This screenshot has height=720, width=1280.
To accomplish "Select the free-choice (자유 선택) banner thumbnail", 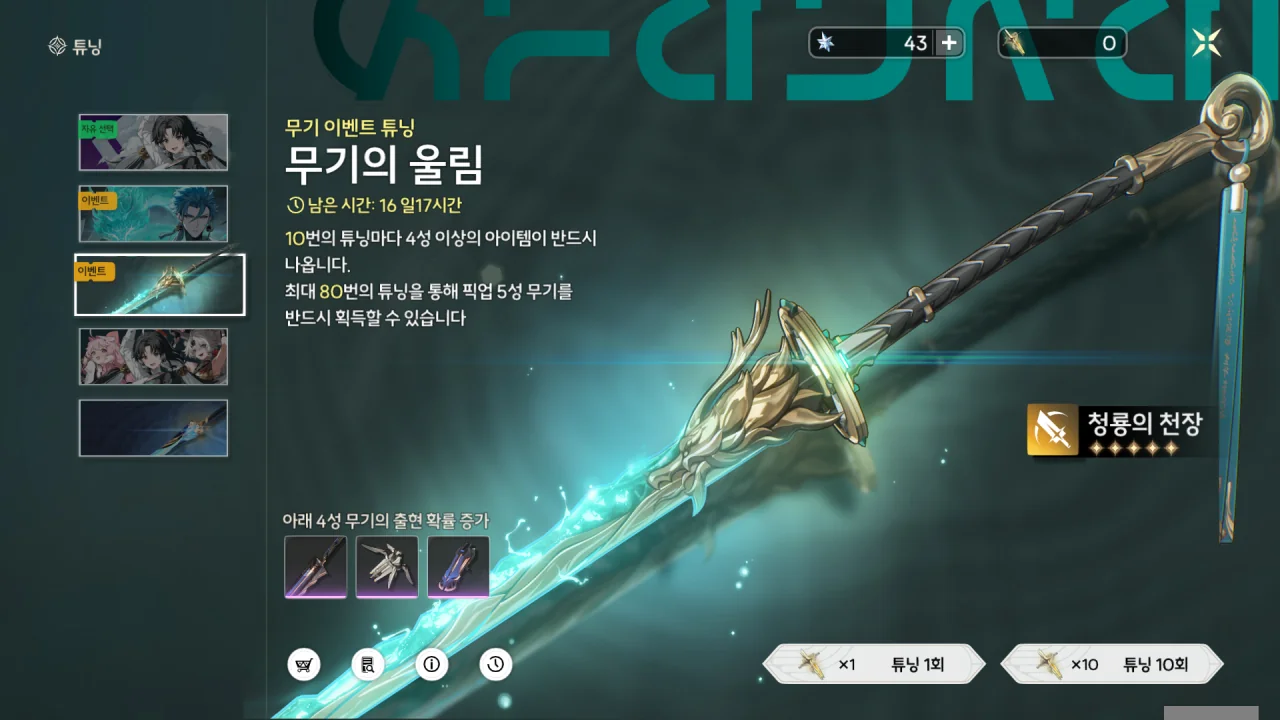I will pyautogui.click(x=153, y=142).
